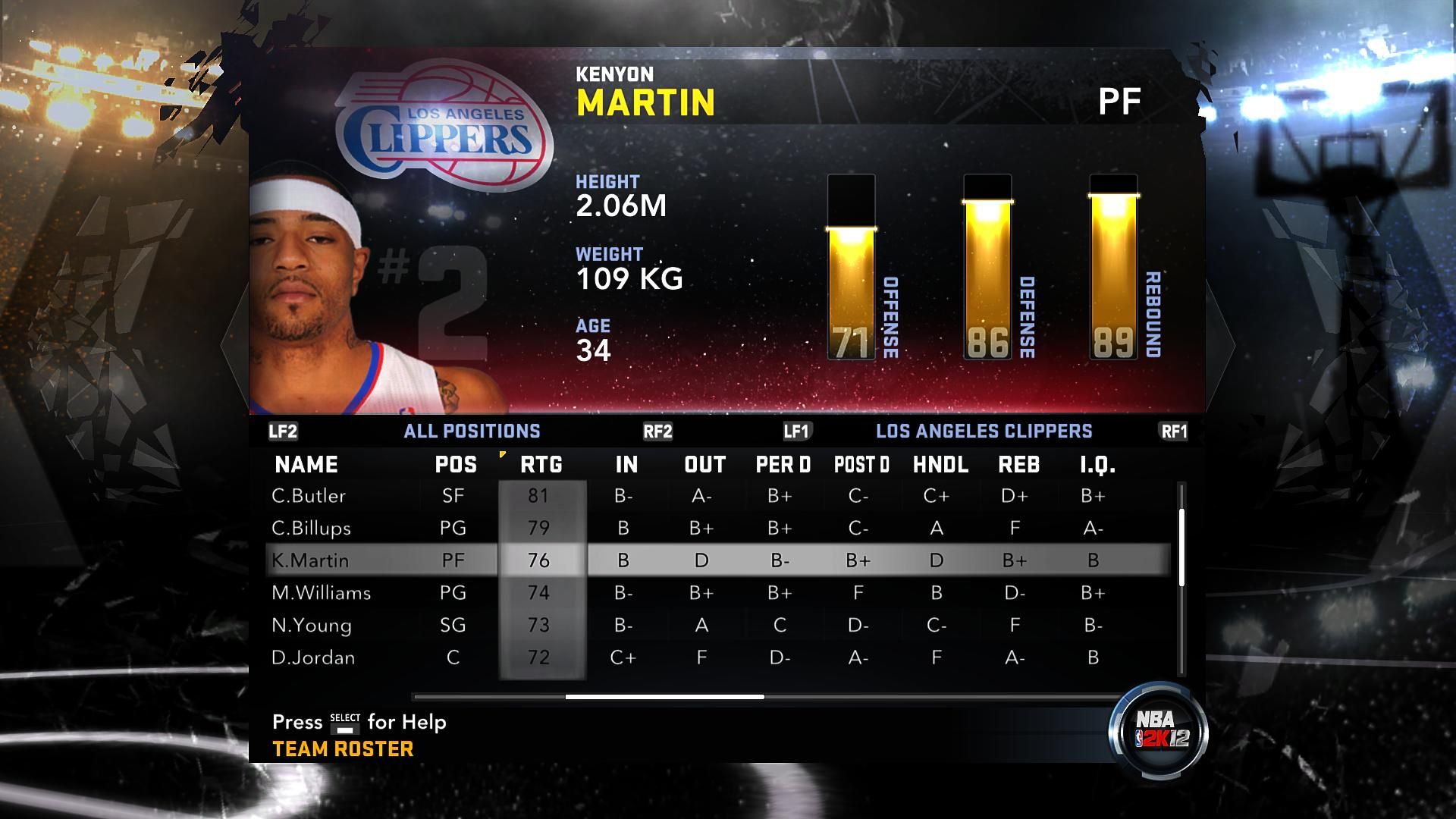
Task: Sort by the I.Q. column header
Action: point(1097,465)
